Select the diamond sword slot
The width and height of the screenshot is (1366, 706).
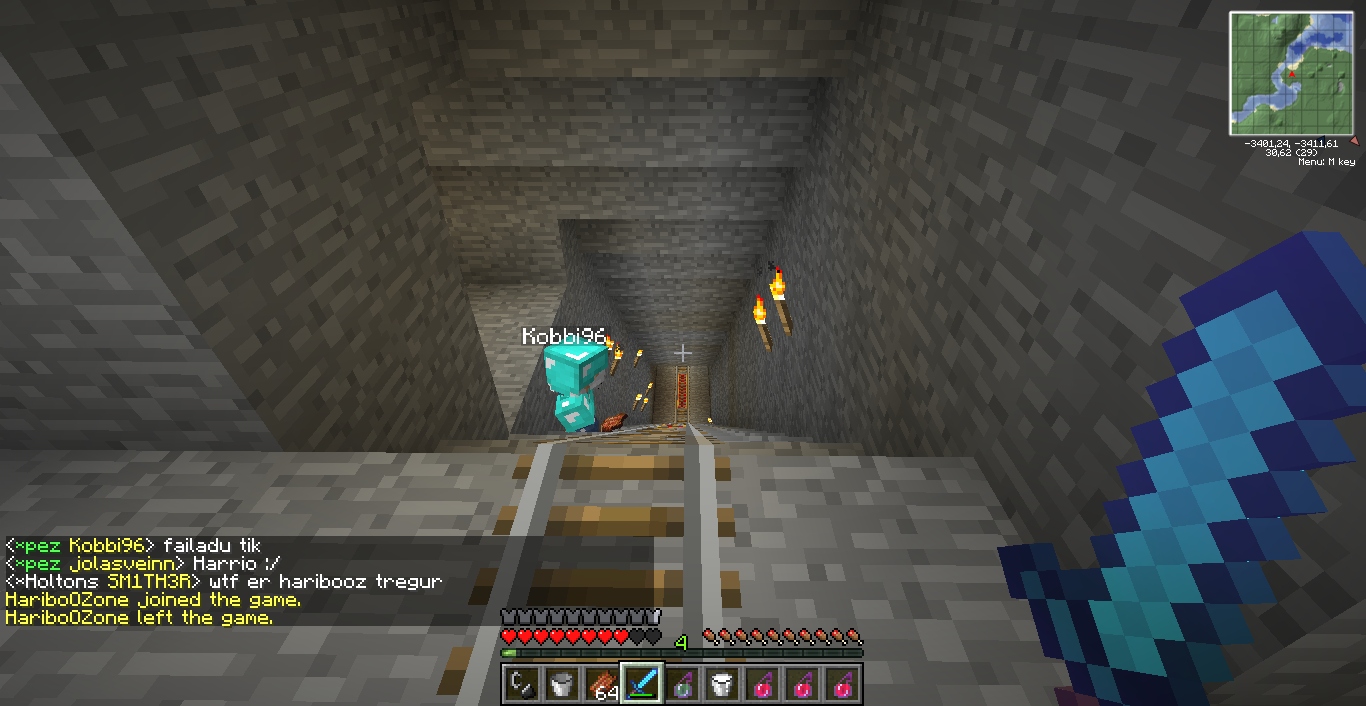tap(641, 684)
